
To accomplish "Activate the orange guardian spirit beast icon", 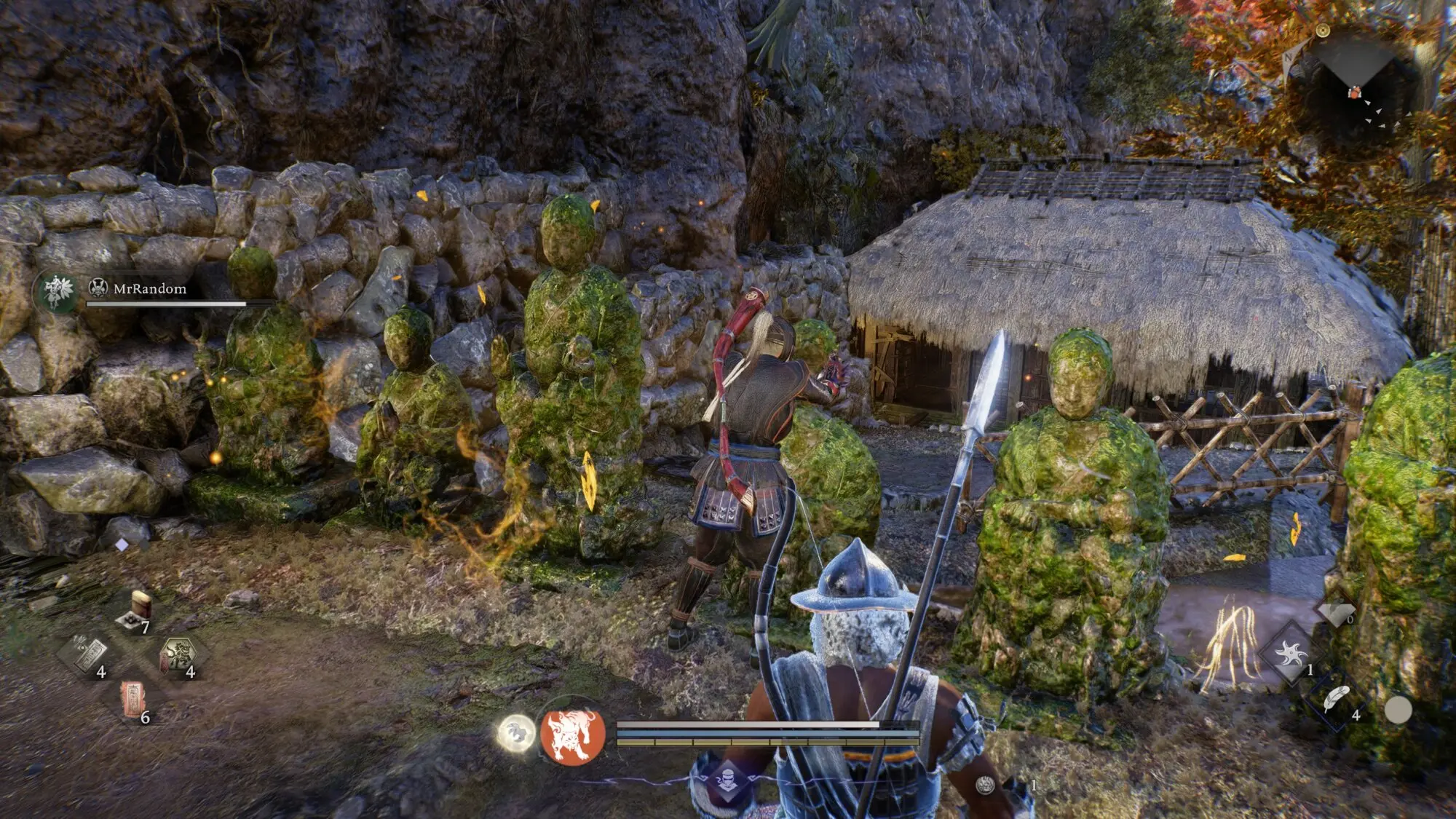I will point(573,734).
